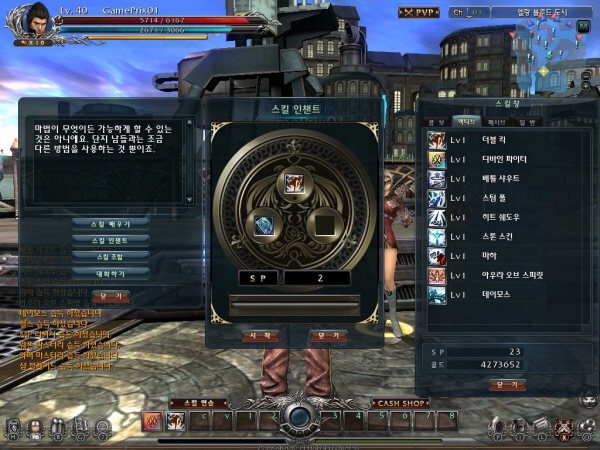Viewport: 600px width, 450px height.
Task: Close the skill list window
Action: (507, 385)
